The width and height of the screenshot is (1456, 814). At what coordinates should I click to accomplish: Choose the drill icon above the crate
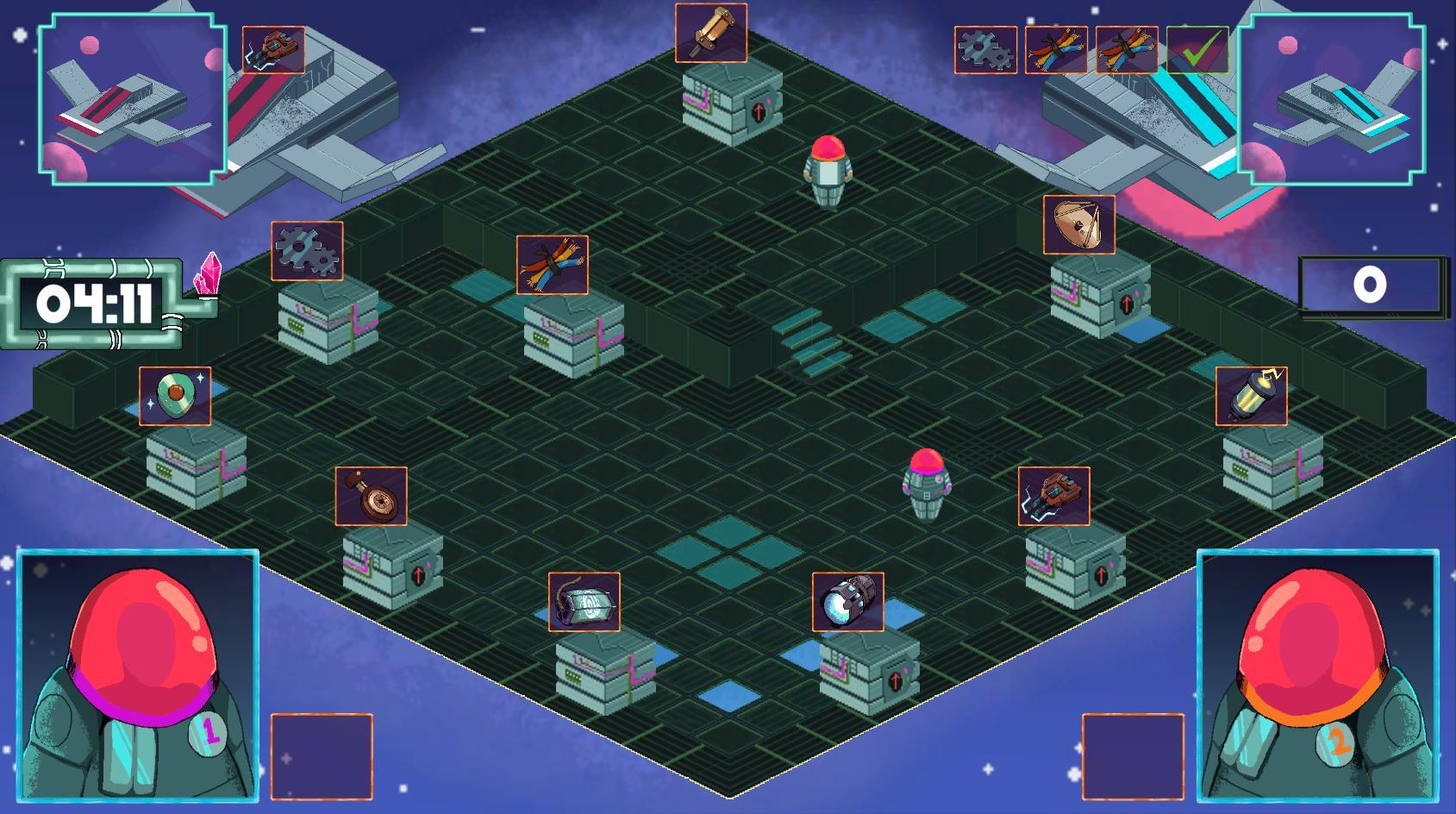[1053, 496]
